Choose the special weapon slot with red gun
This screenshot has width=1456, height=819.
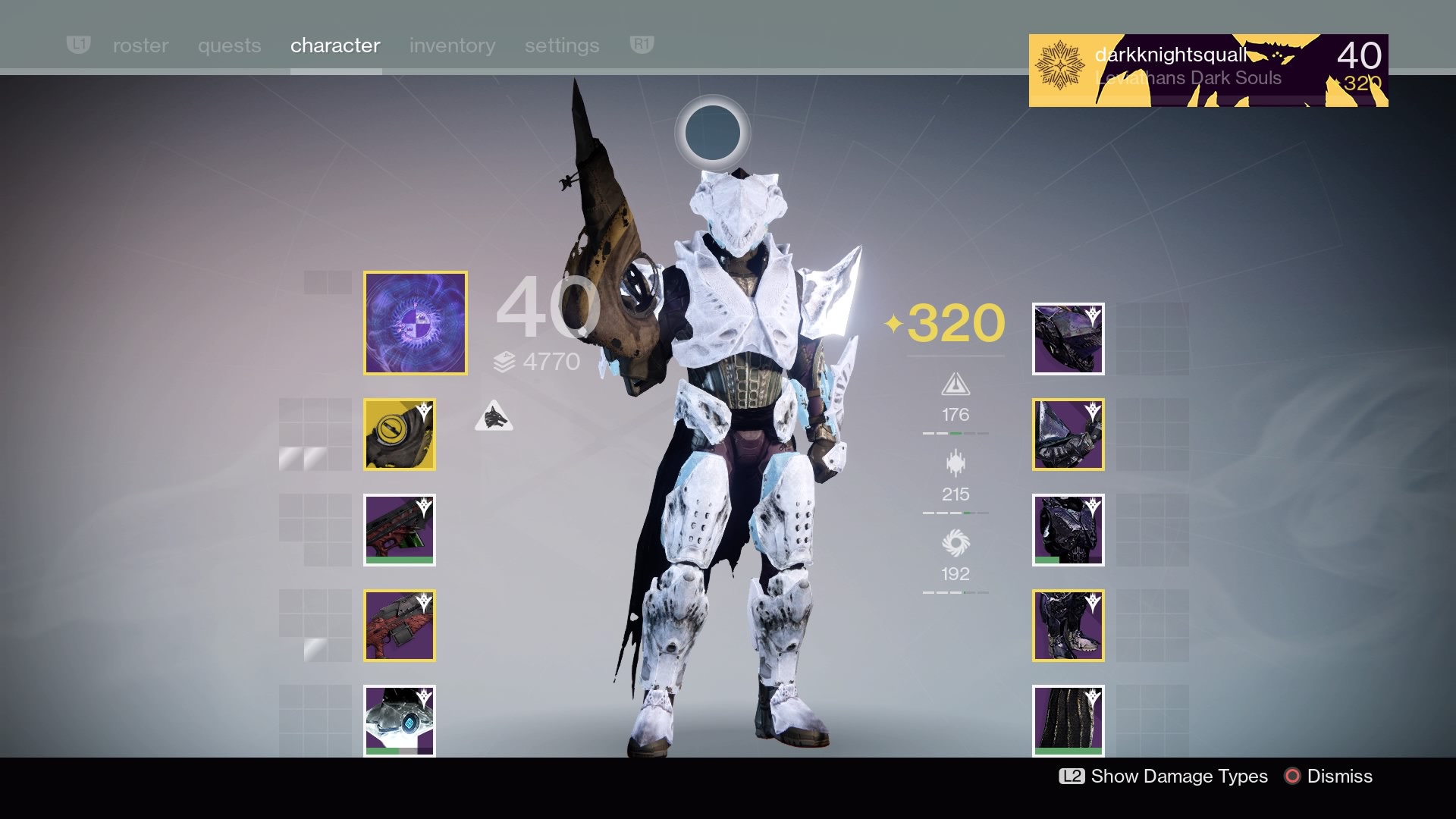click(x=400, y=530)
